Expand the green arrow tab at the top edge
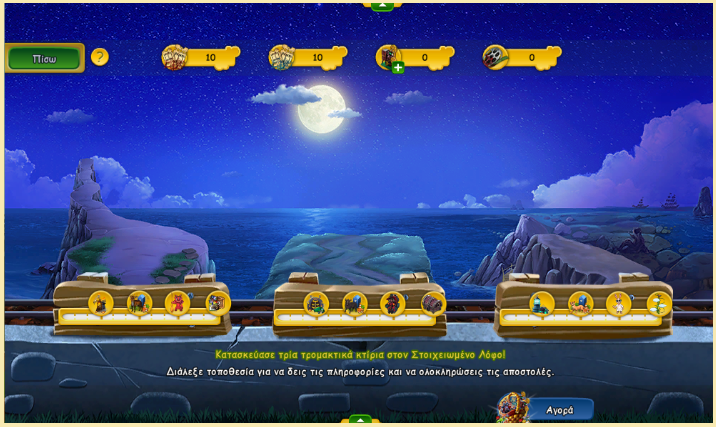716x427 pixels. pyautogui.click(x=382, y=5)
